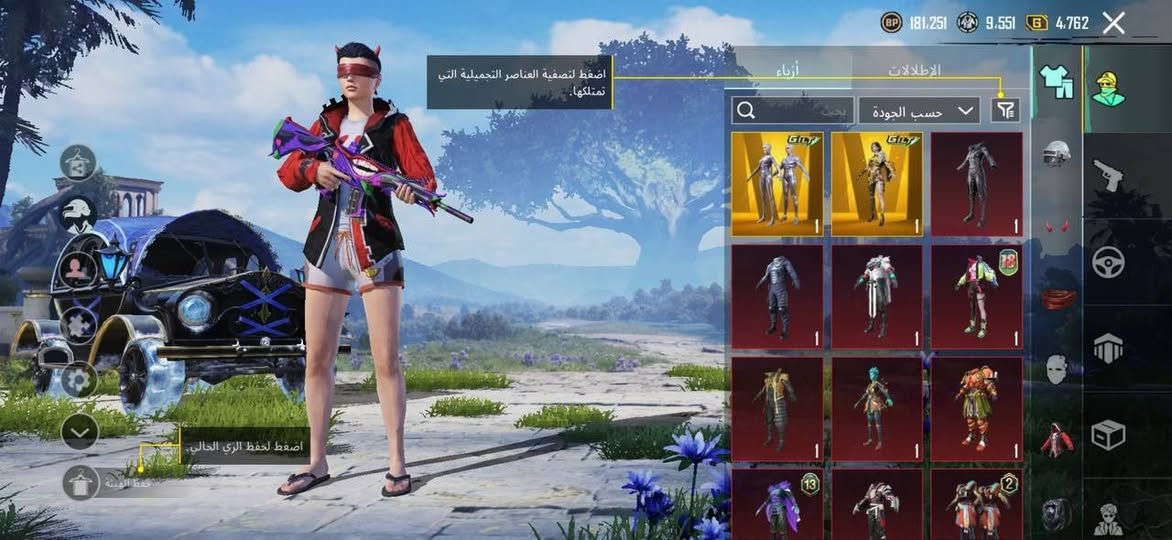
Task: Open the clothing category with shirt icon
Action: pos(1056,82)
